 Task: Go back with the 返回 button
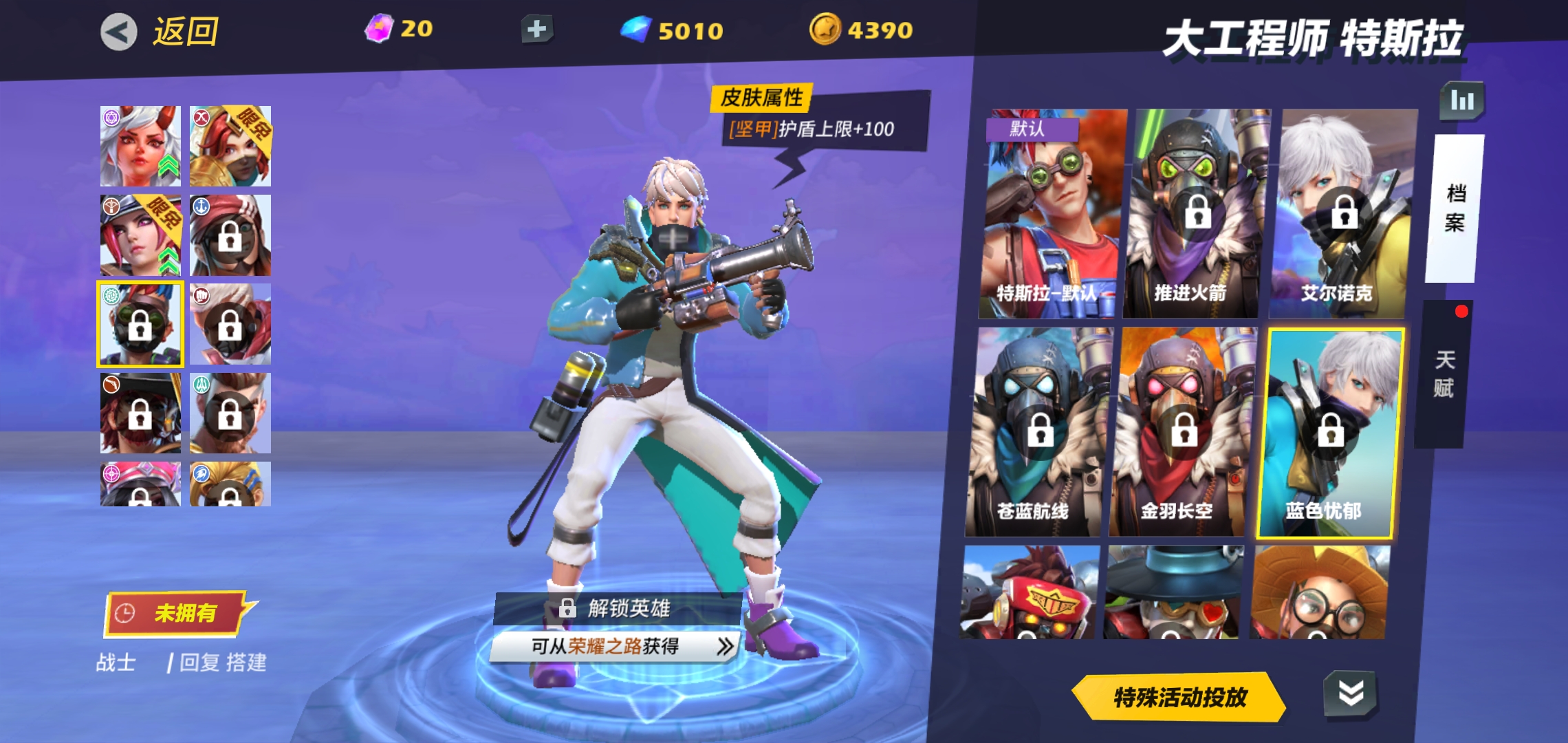click(160, 32)
